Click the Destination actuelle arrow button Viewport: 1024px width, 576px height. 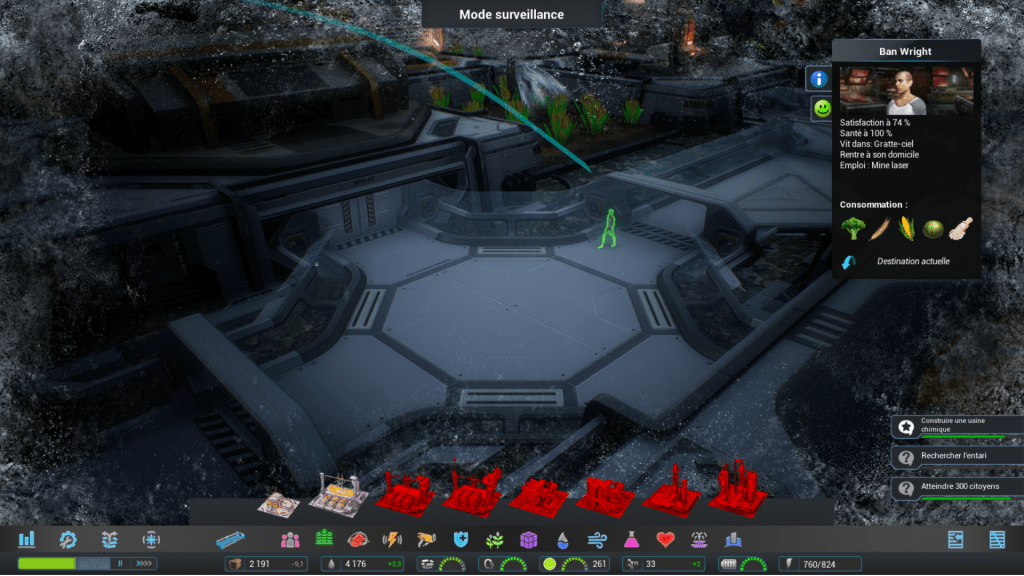pyautogui.click(x=849, y=261)
